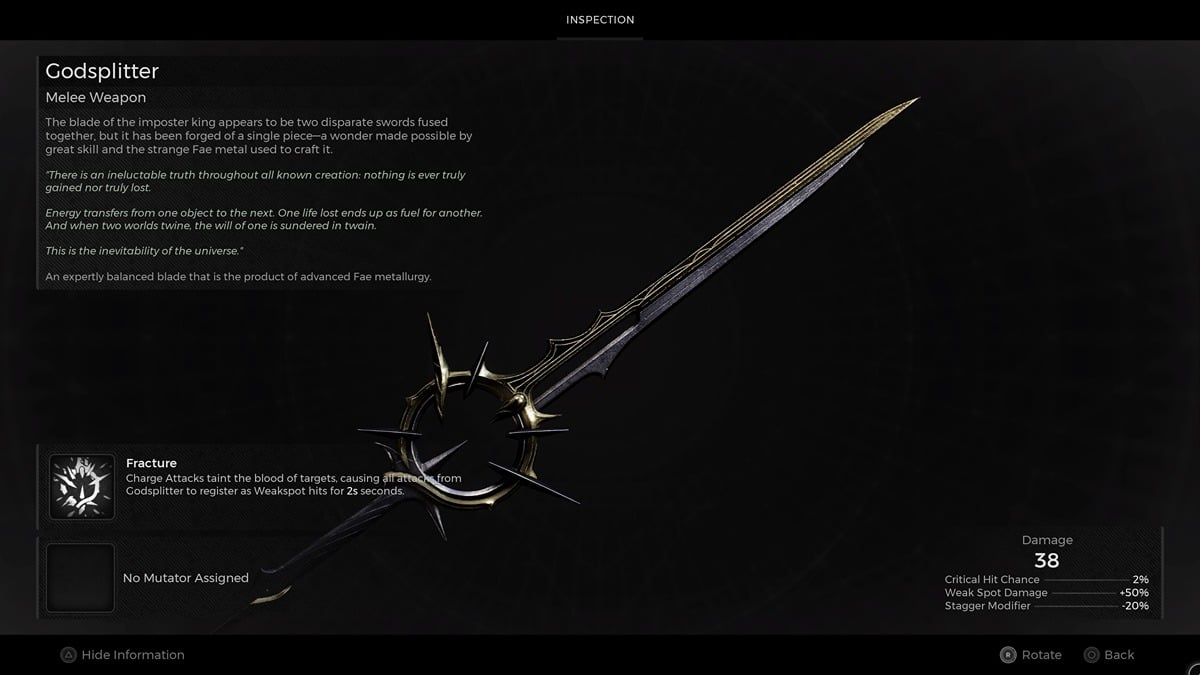Go Back from inspection

coord(1109,655)
